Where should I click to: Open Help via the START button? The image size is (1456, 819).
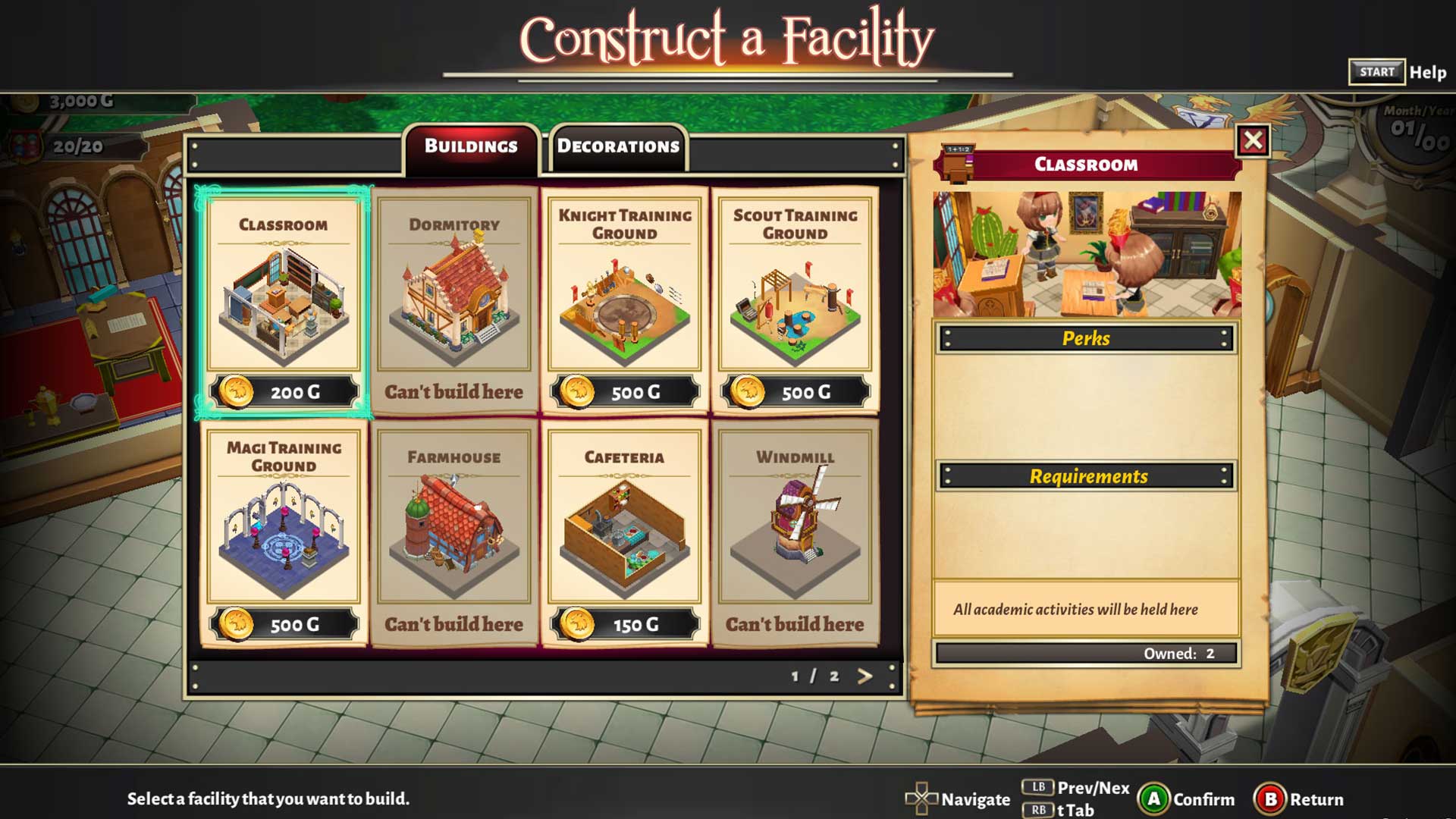[1376, 72]
